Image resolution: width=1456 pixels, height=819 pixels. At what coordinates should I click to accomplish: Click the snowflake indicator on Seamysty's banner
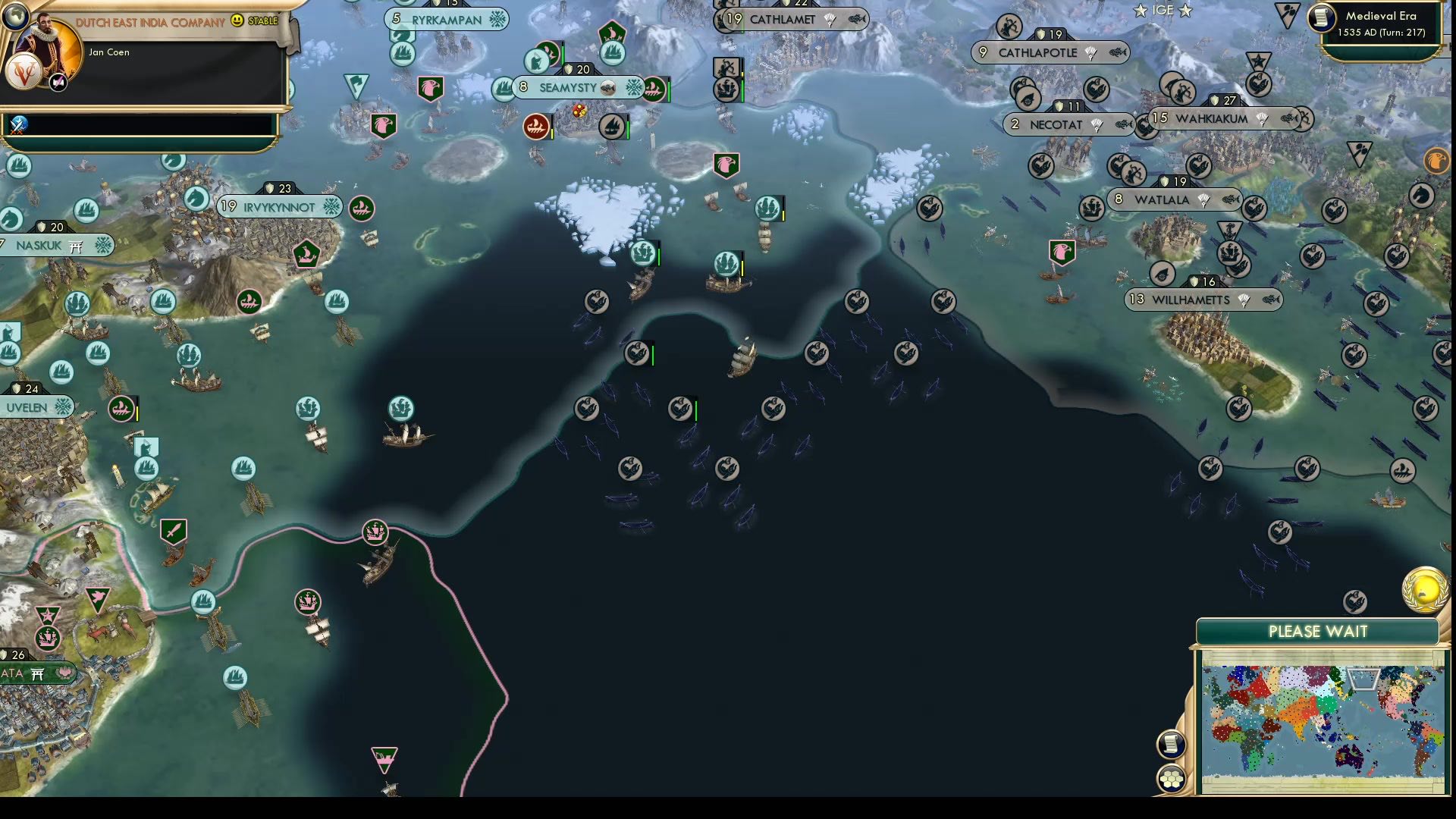[x=634, y=86]
